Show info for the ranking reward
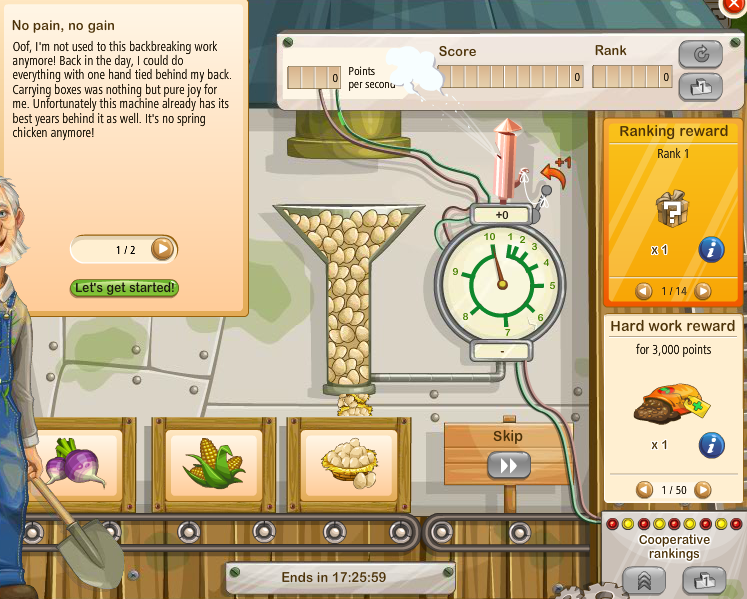747x599 pixels. 711,249
